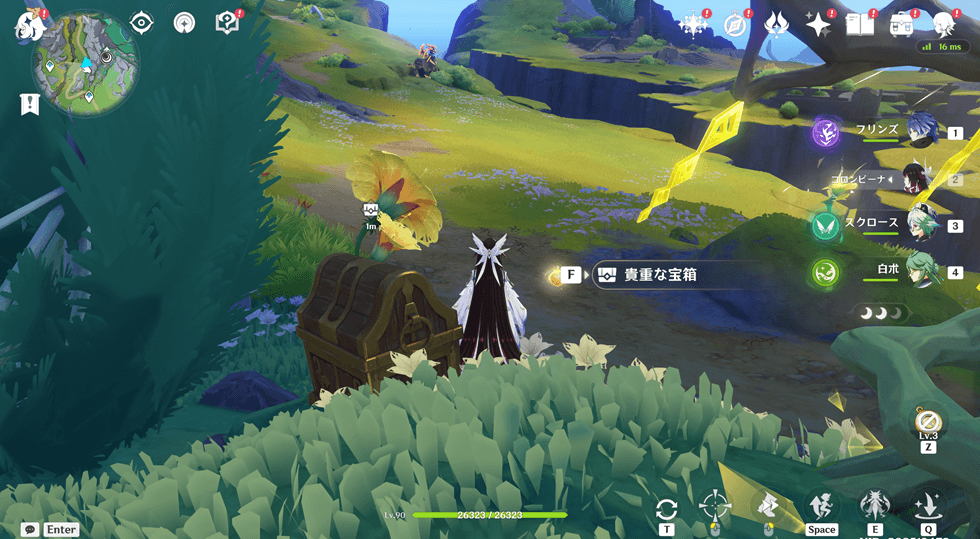Open the quest log banner icon
Screen dimensions: 980x539
(29, 104)
